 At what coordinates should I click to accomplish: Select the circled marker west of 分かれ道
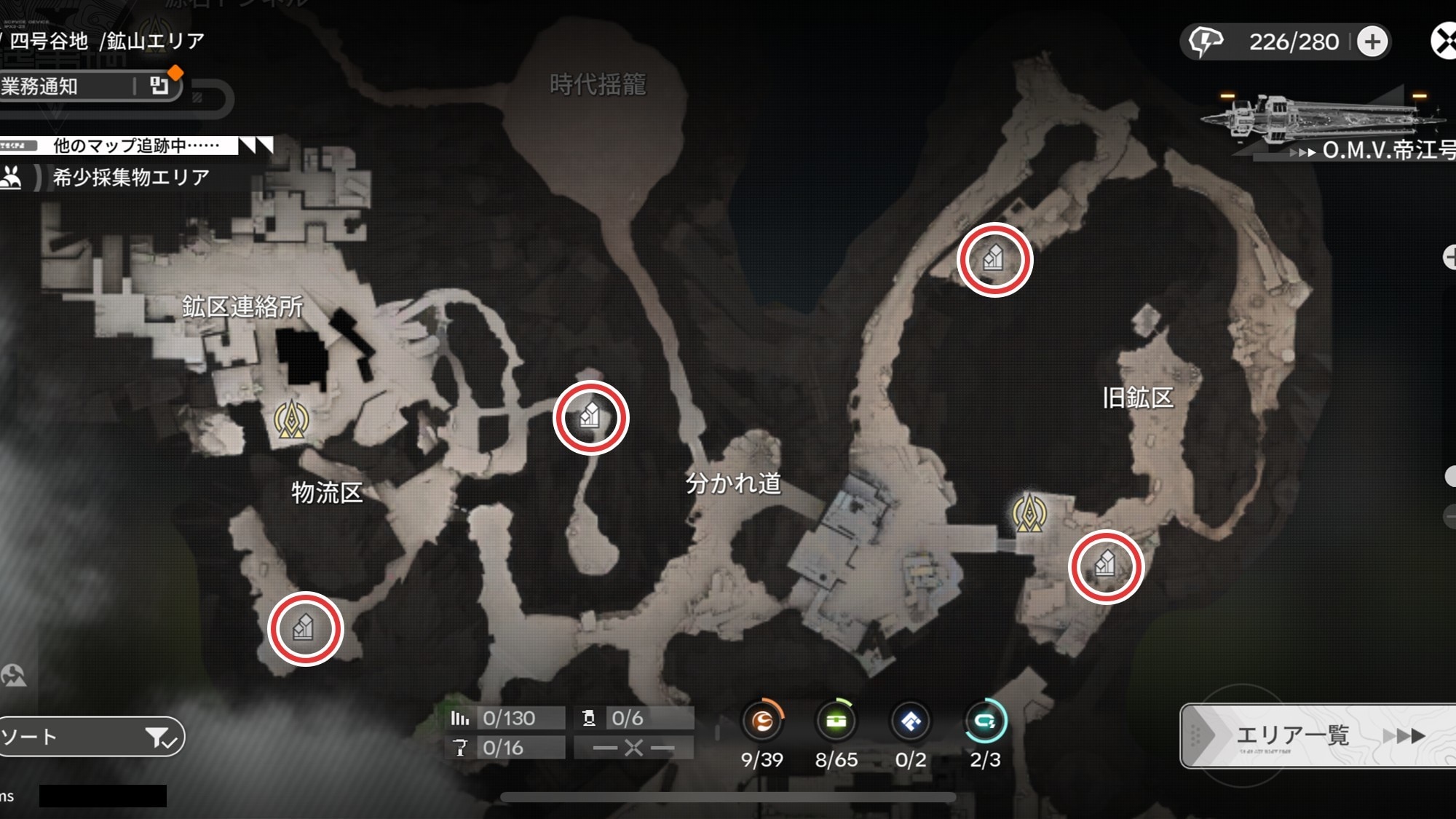[x=590, y=418]
